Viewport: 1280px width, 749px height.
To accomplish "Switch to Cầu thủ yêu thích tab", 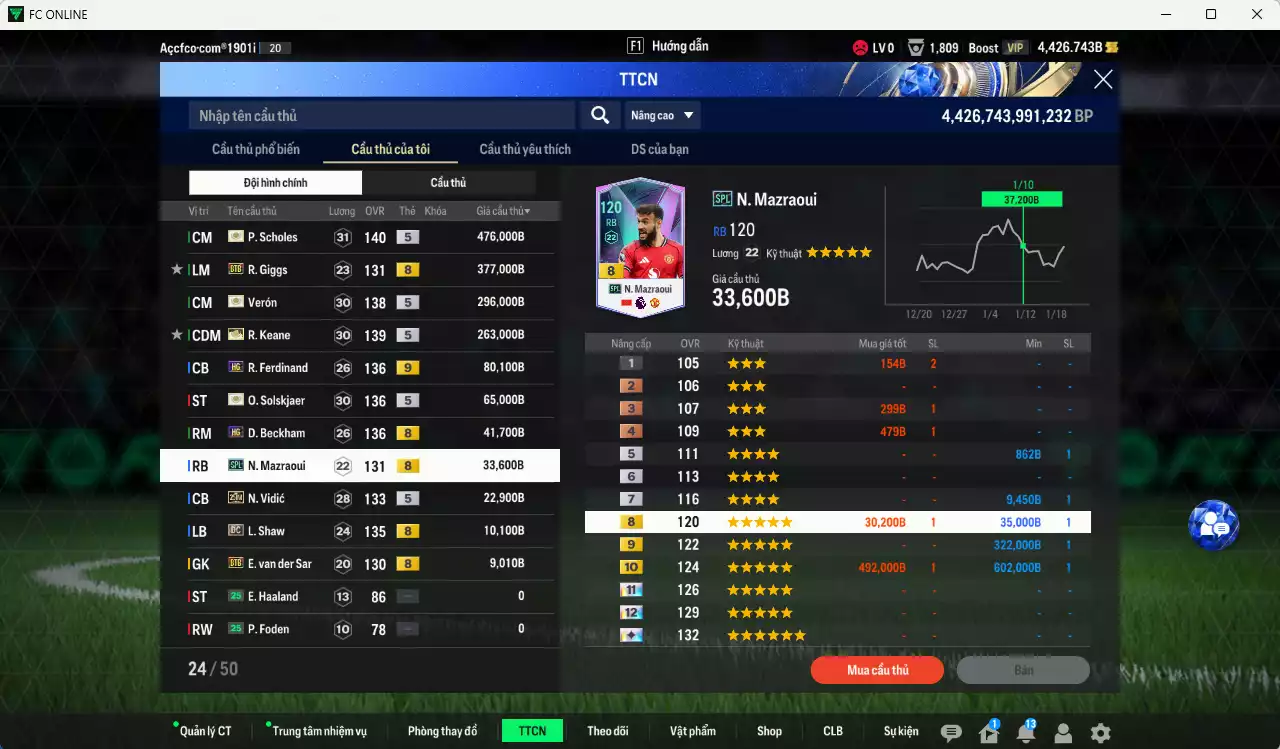I will click(x=525, y=150).
